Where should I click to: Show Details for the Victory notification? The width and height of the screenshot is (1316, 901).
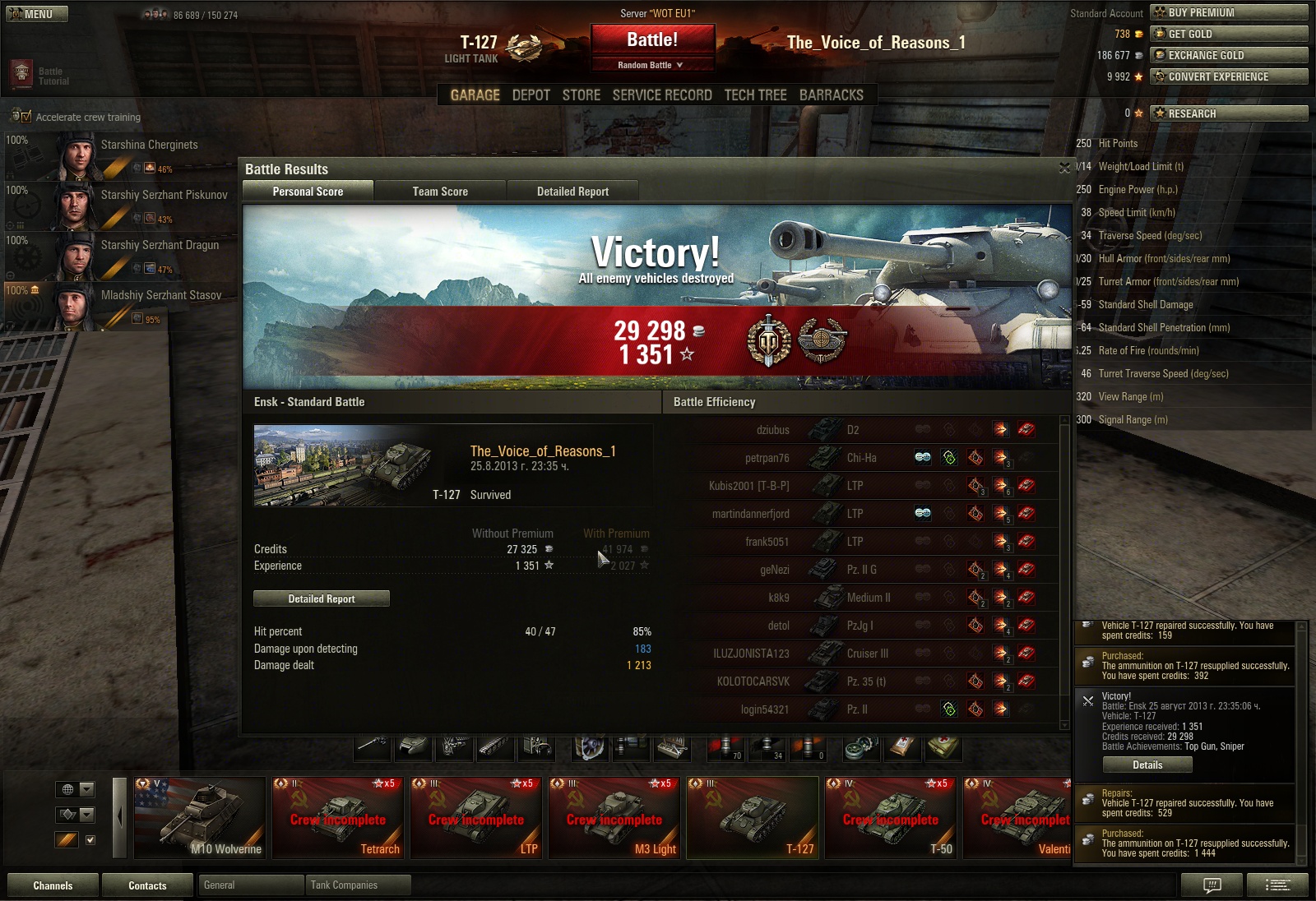pos(1147,765)
